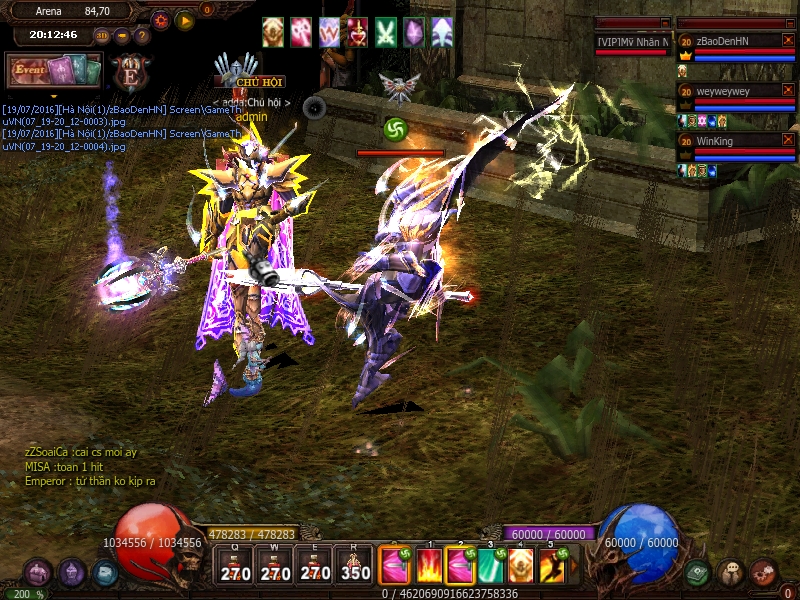Collapse the VIP target panel

click(665, 22)
